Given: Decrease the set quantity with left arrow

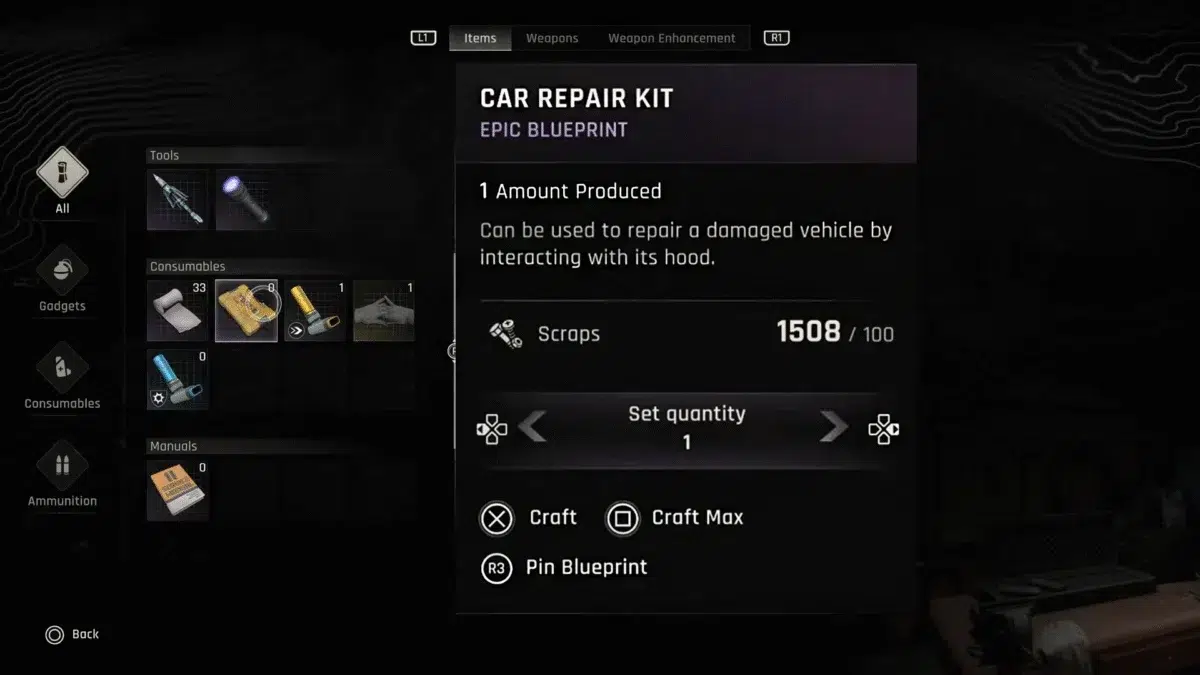Looking at the screenshot, I should [x=532, y=428].
